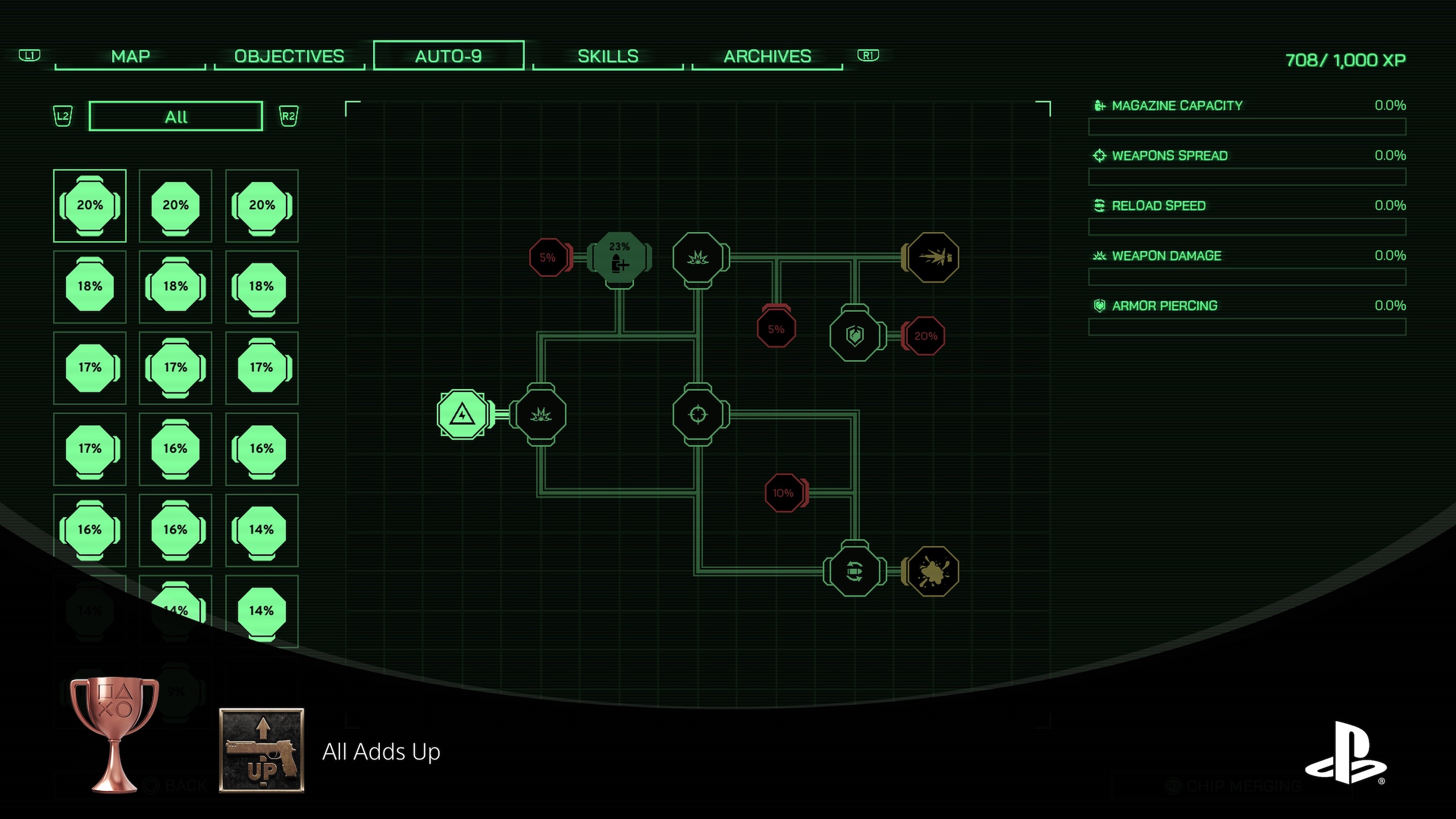Click the red 10% penalty node
The height and width of the screenshot is (819, 1456).
[x=783, y=493]
